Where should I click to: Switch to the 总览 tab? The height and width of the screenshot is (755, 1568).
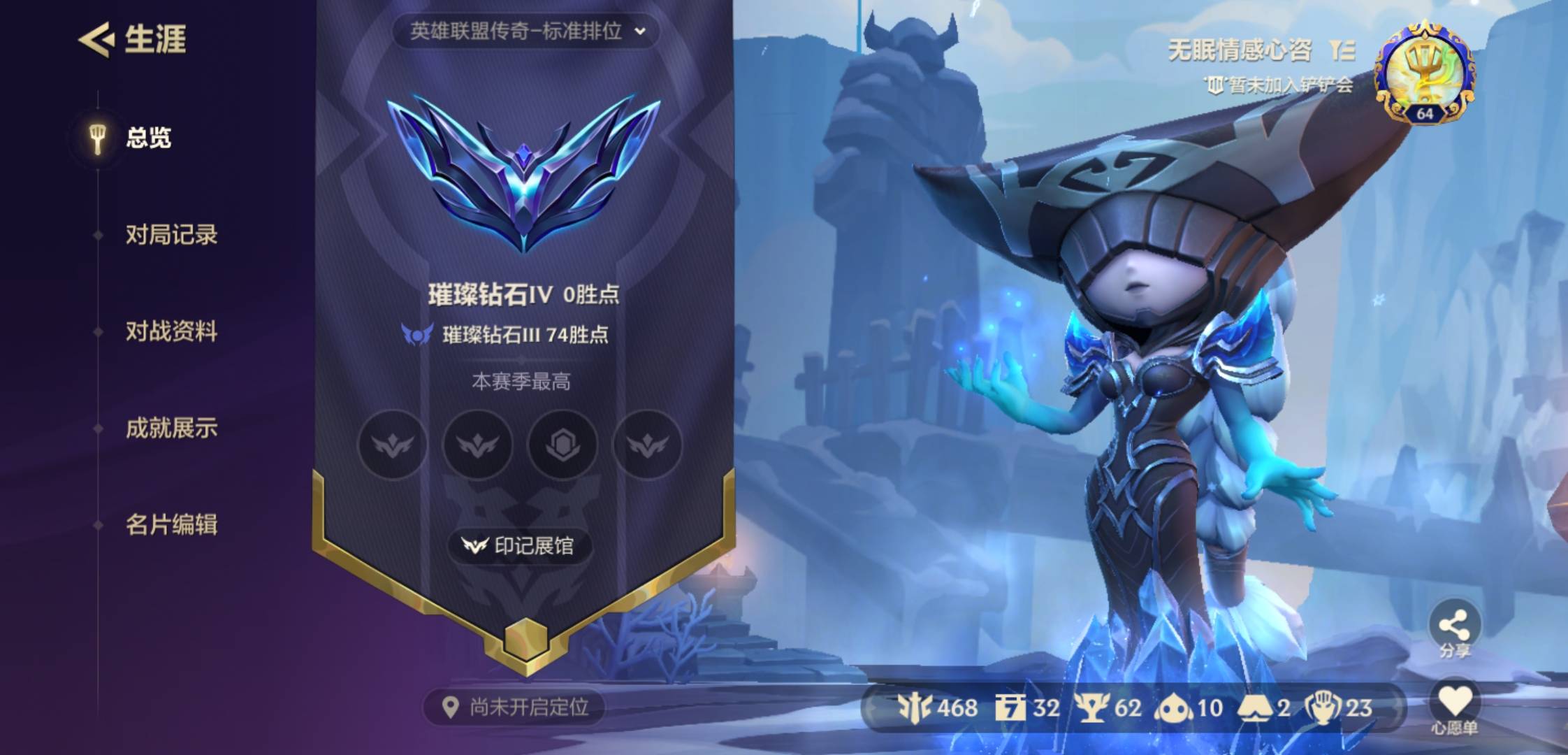coord(147,138)
